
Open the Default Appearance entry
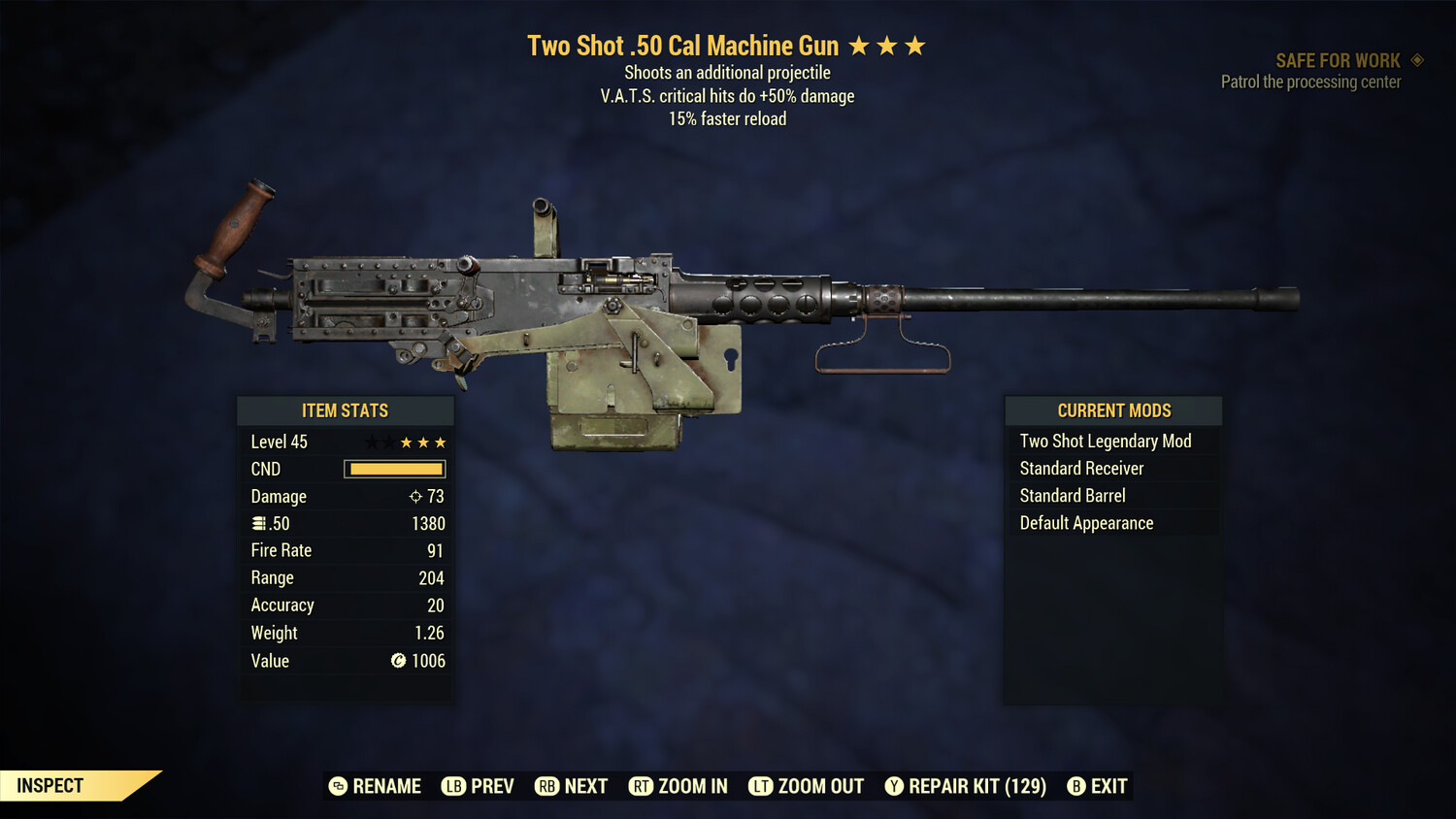tap(1085, 522)
